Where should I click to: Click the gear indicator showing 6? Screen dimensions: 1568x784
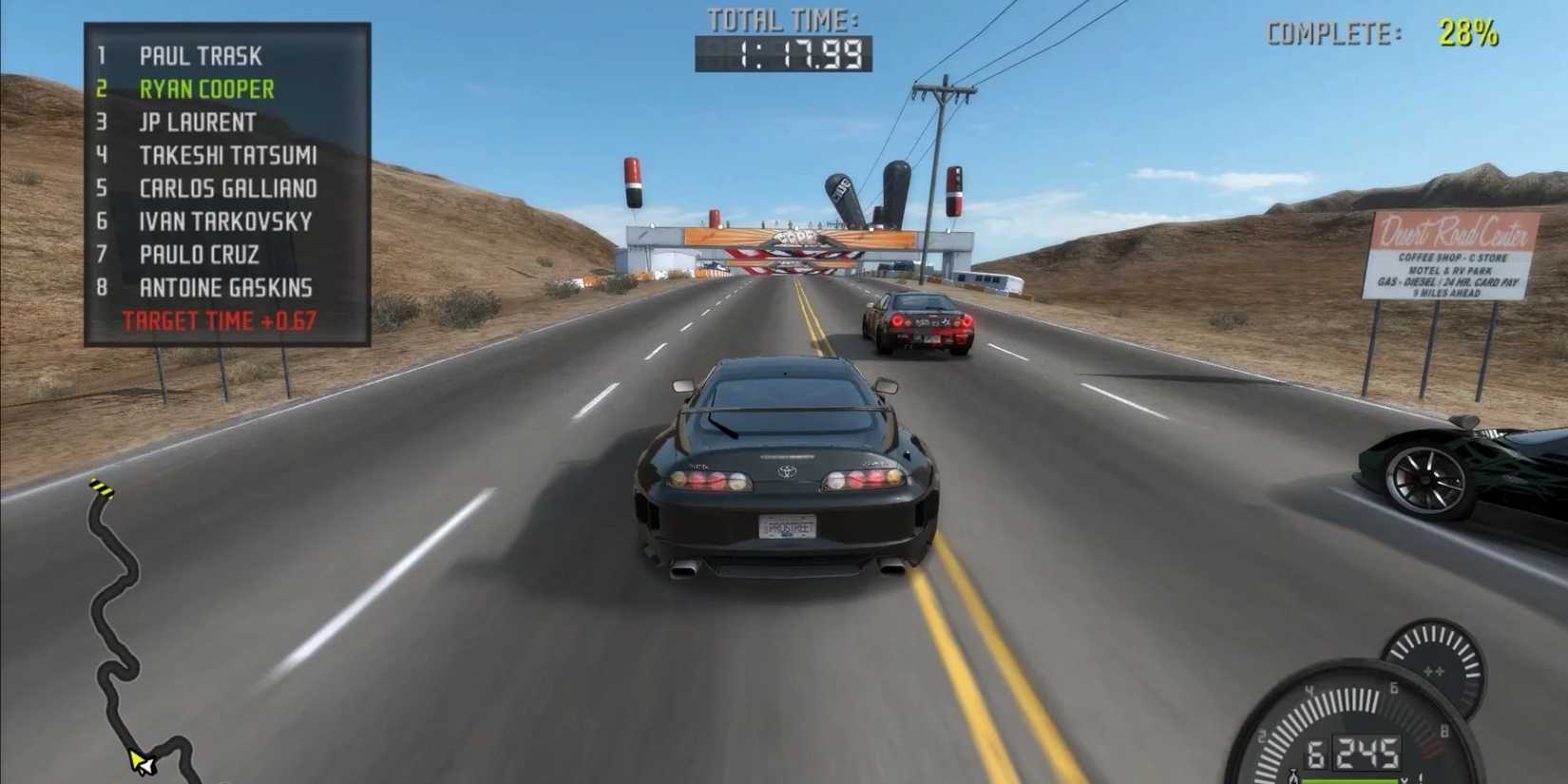coord(1316,754)
